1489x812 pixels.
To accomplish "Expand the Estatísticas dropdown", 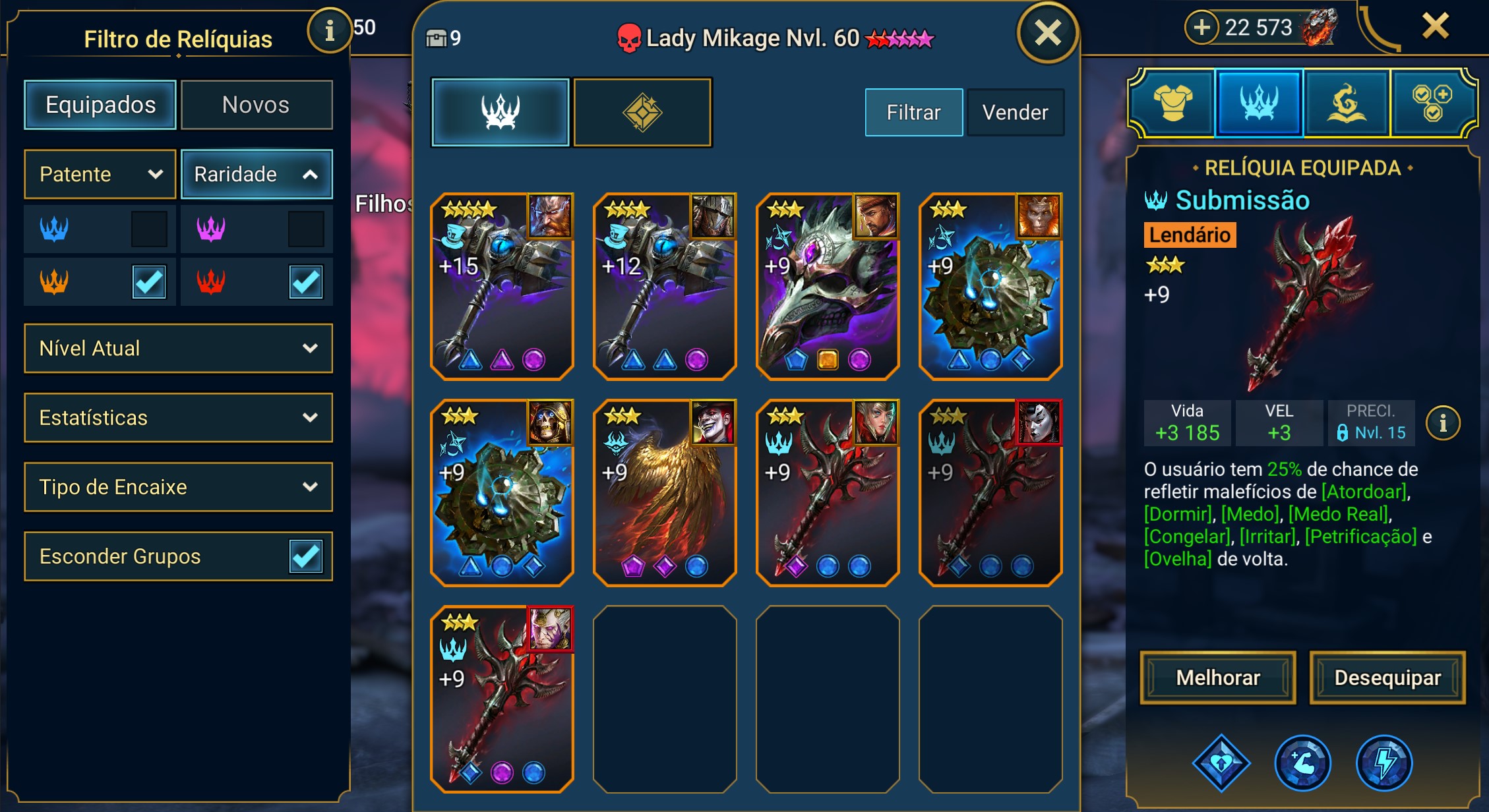I will click(178, 417).
